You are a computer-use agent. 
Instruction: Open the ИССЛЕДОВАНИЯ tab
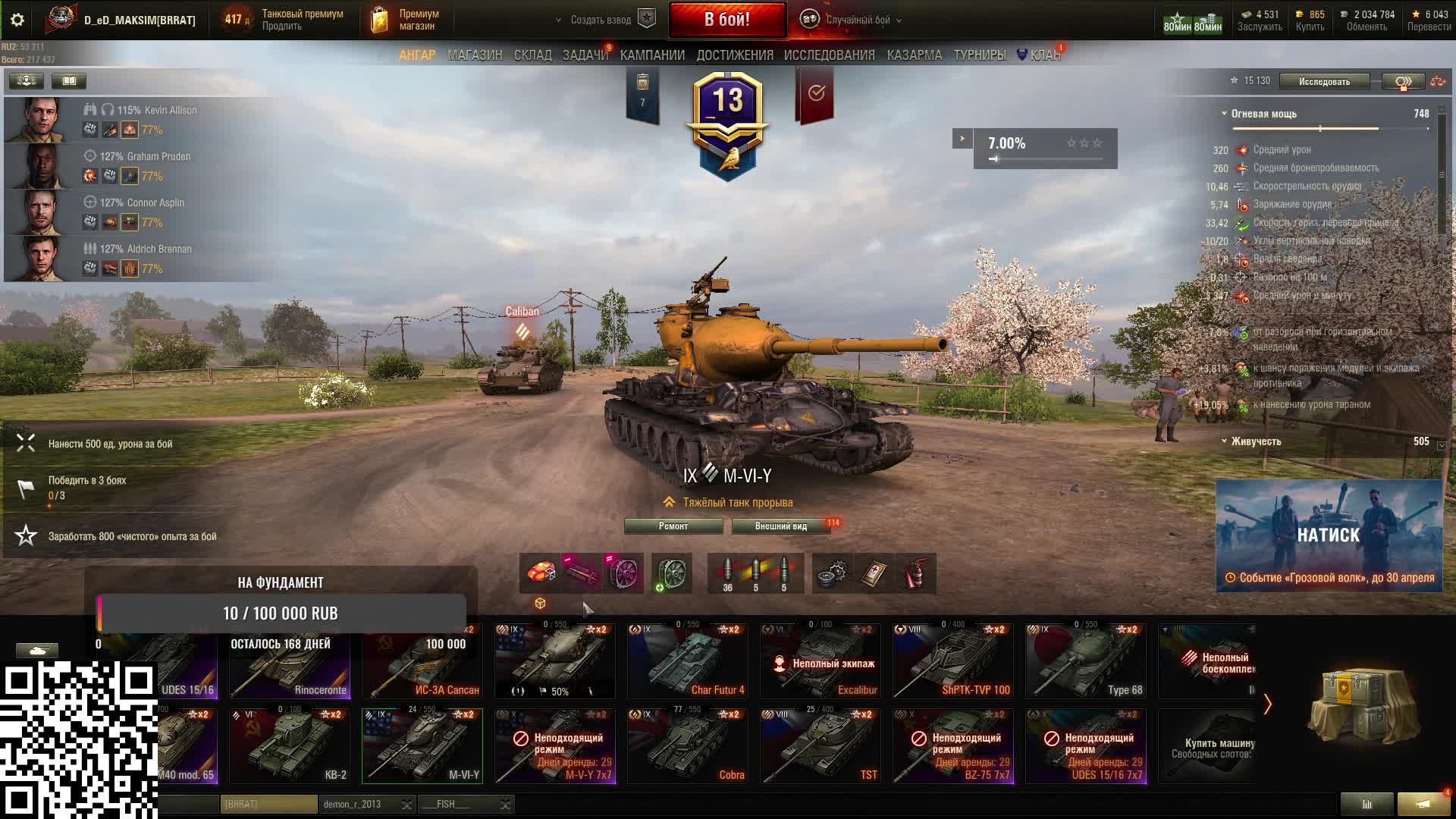829,55
